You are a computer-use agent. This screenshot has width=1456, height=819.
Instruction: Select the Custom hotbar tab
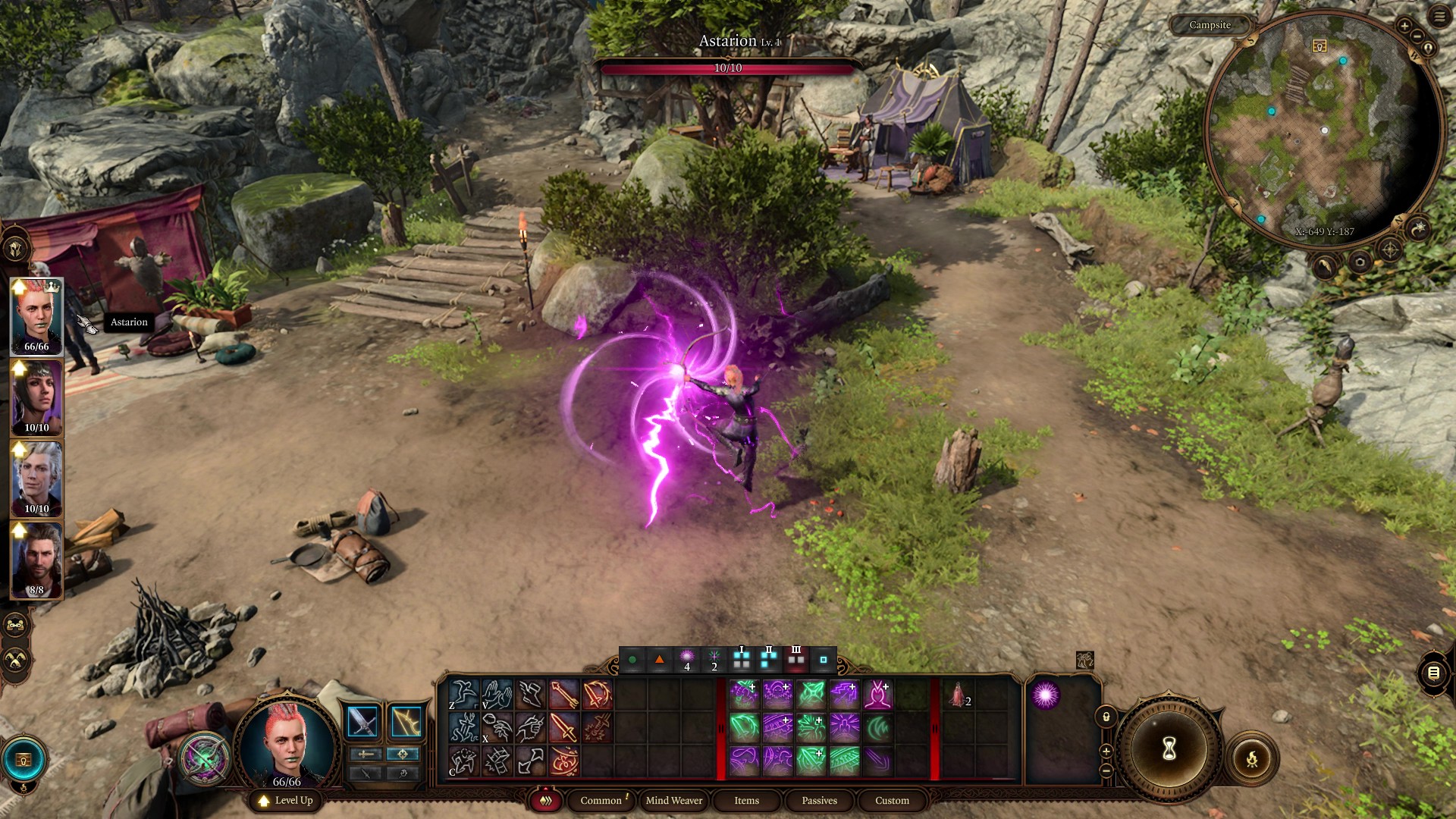892,800
